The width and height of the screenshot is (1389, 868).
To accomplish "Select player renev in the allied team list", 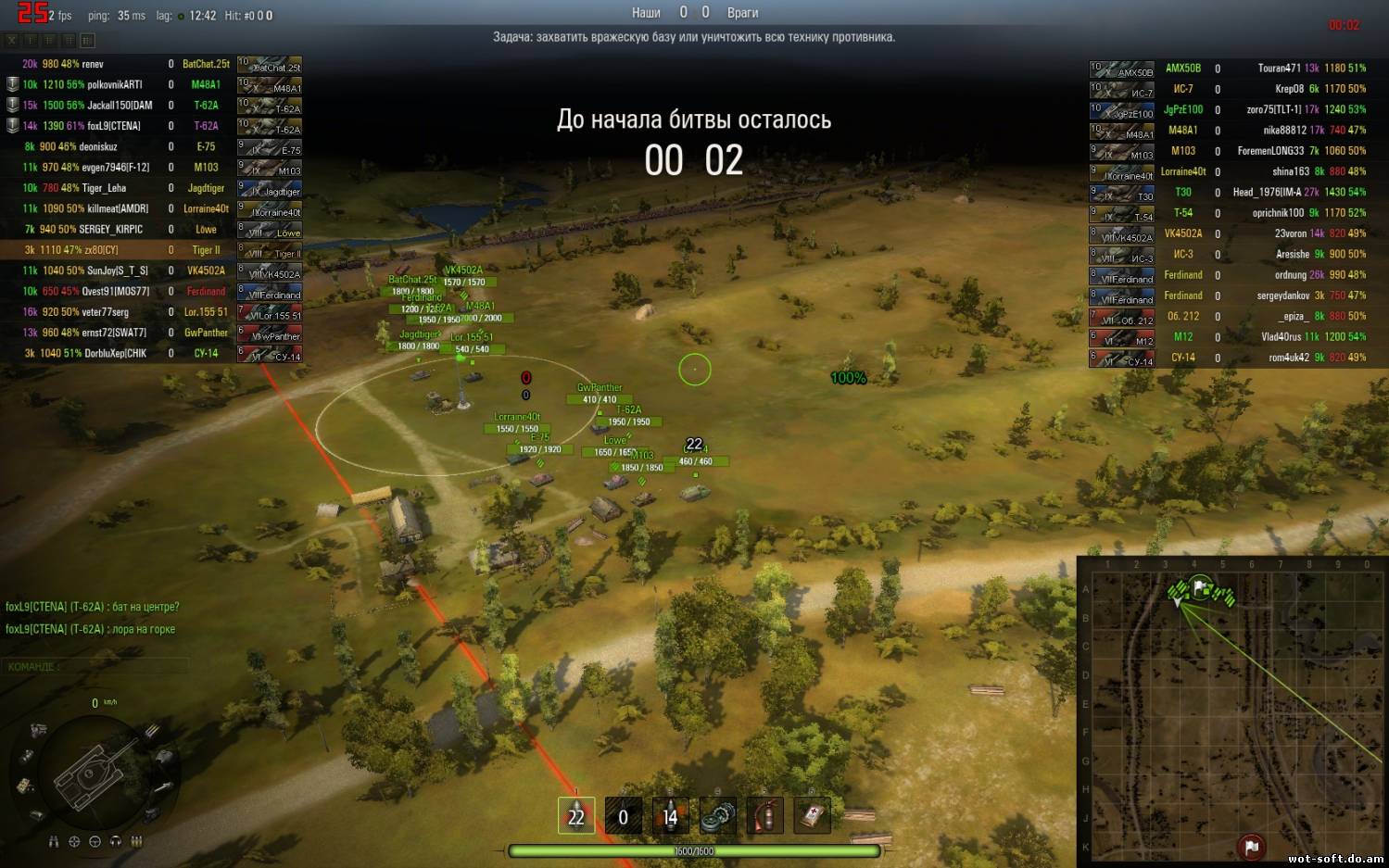I will 93,64.
